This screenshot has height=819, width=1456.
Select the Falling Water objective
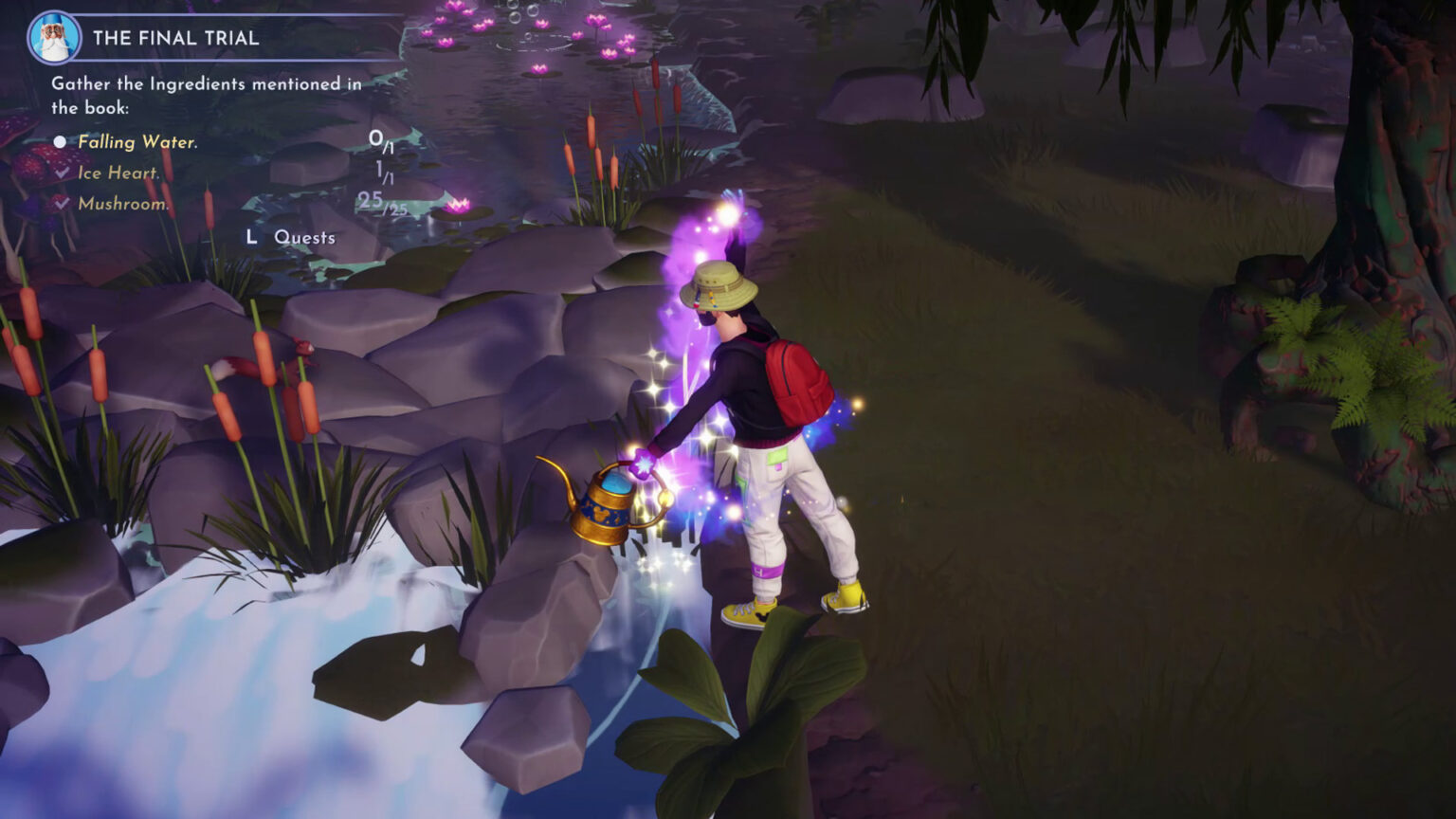click(x=137, y=142)
